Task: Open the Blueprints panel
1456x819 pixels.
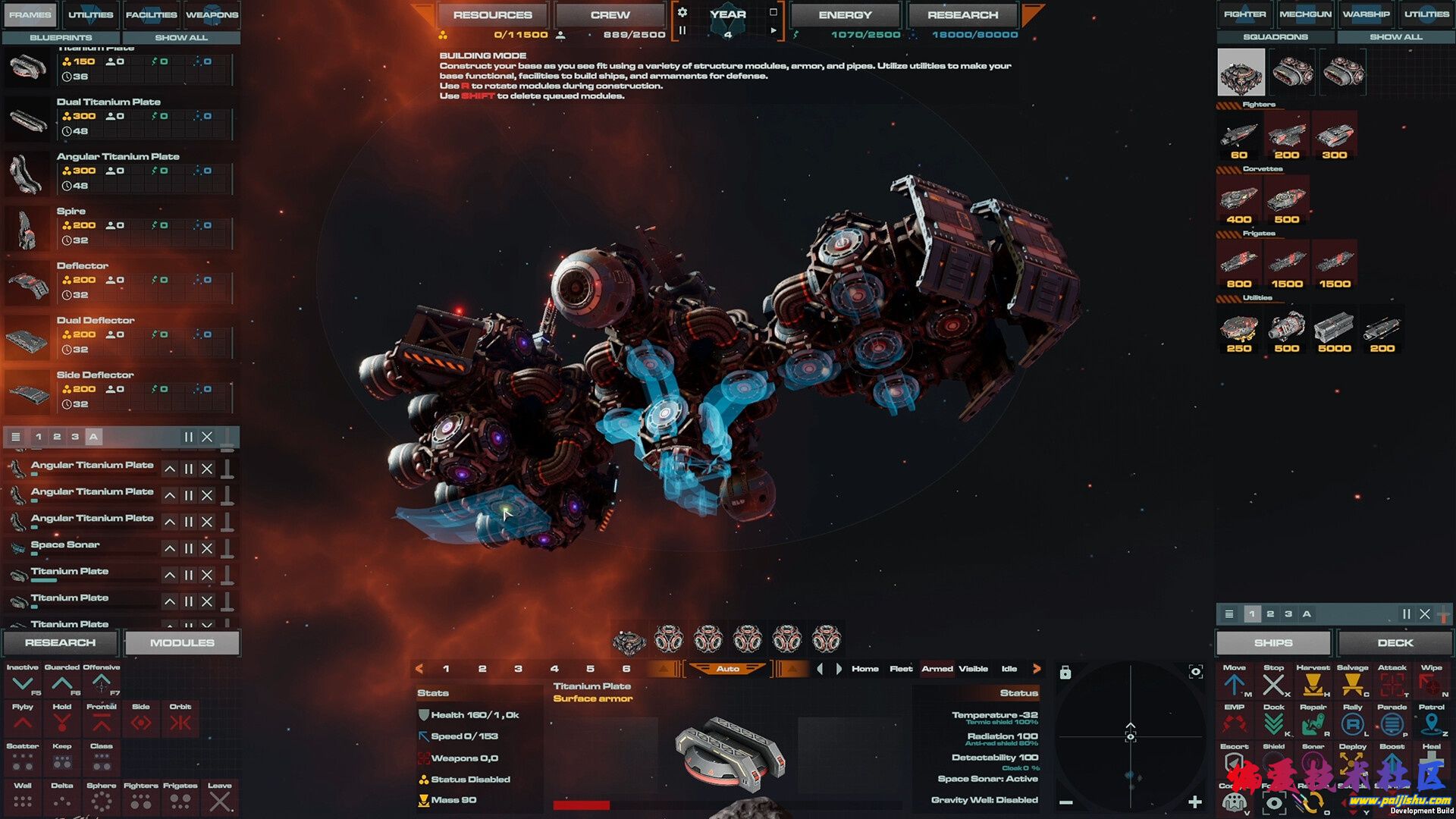Action: point(61,37)
